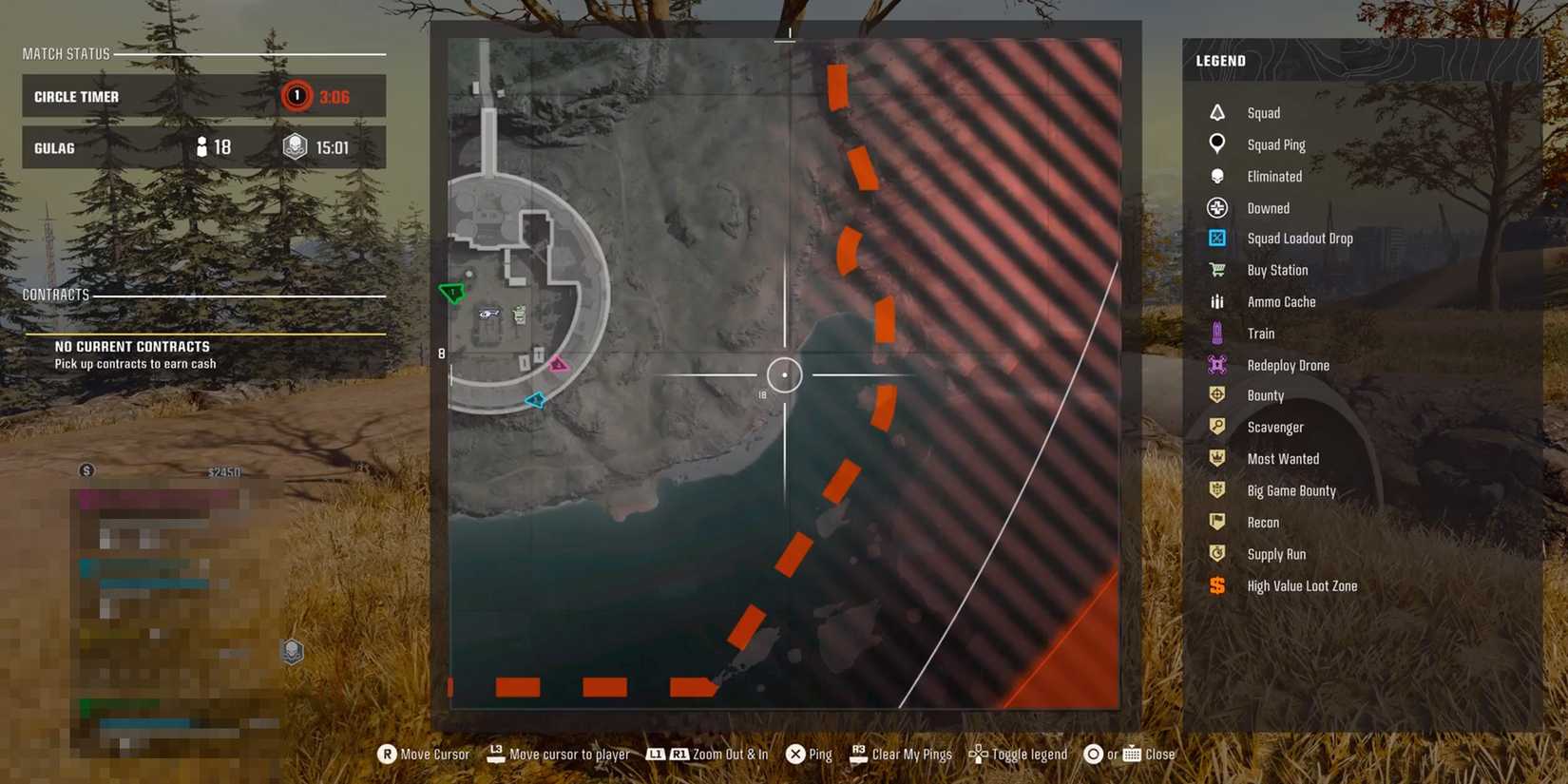Click the Downed icon in the legend
The width and height of the screenshot is (1568, 784).
pos(1217,207)
